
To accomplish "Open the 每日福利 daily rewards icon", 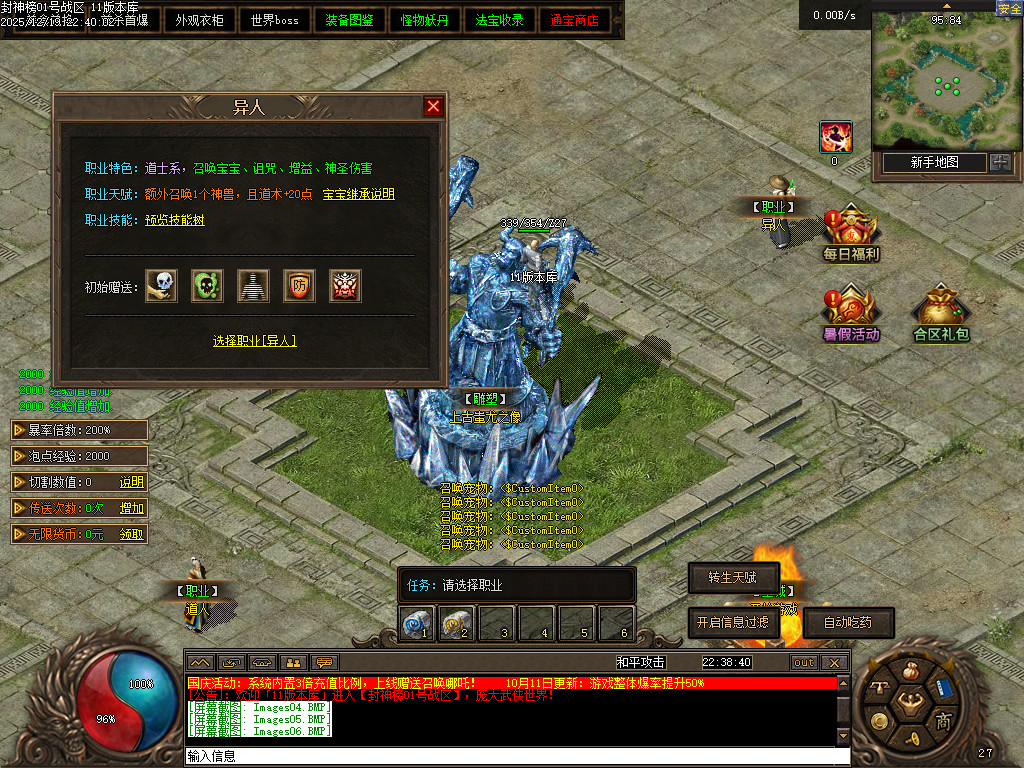I will [x=851, y=231].
